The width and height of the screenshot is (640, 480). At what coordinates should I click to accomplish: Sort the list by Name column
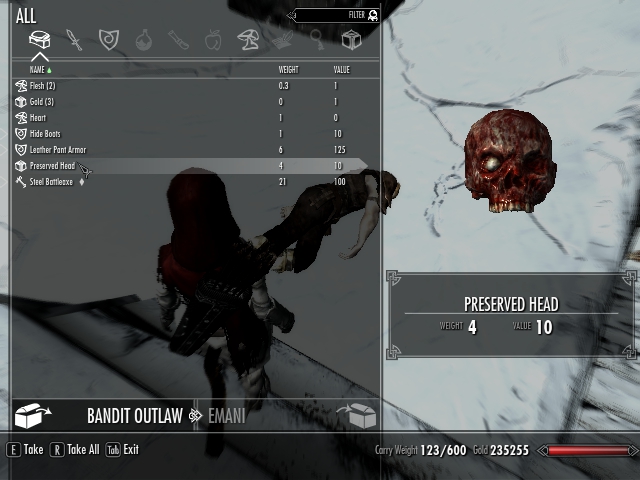tap(38, 70)
